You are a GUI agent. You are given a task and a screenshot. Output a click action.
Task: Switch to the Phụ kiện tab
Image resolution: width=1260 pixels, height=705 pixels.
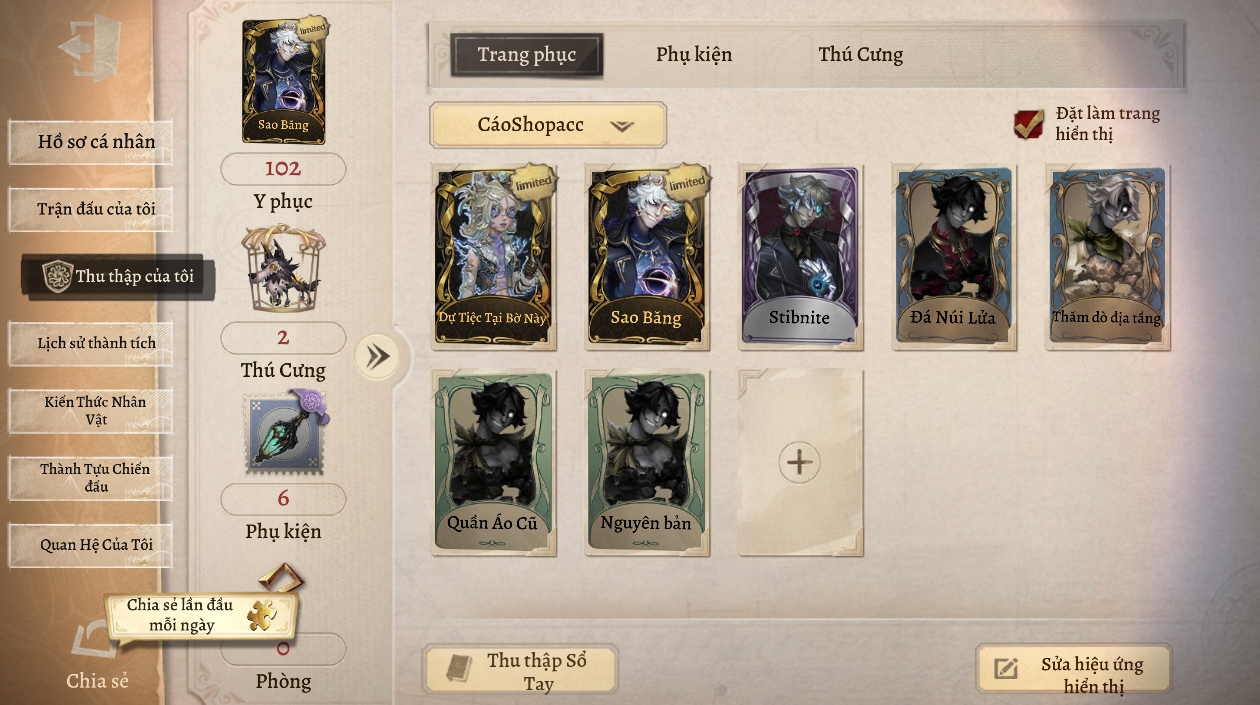pyautogui.click(x=694, y=55)
